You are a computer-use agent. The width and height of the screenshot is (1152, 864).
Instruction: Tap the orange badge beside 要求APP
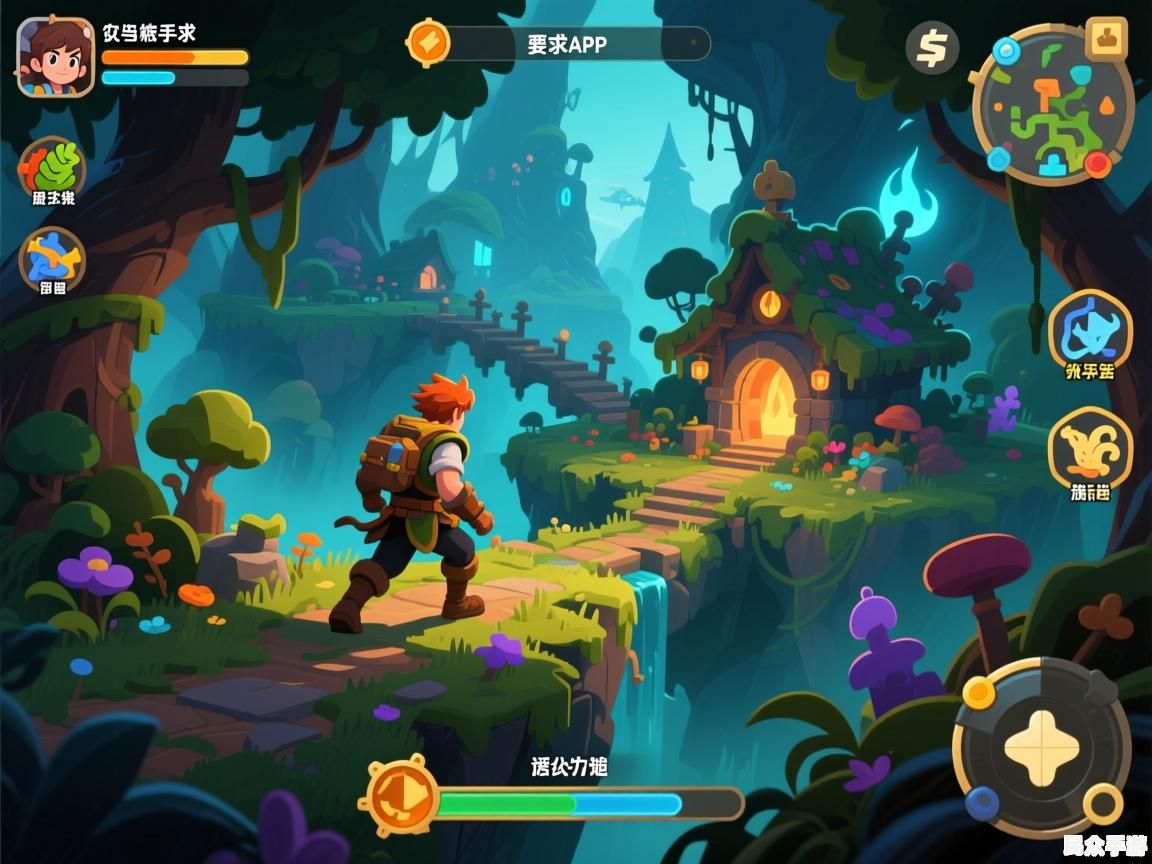pyautogui.click(x=428, y=43)
